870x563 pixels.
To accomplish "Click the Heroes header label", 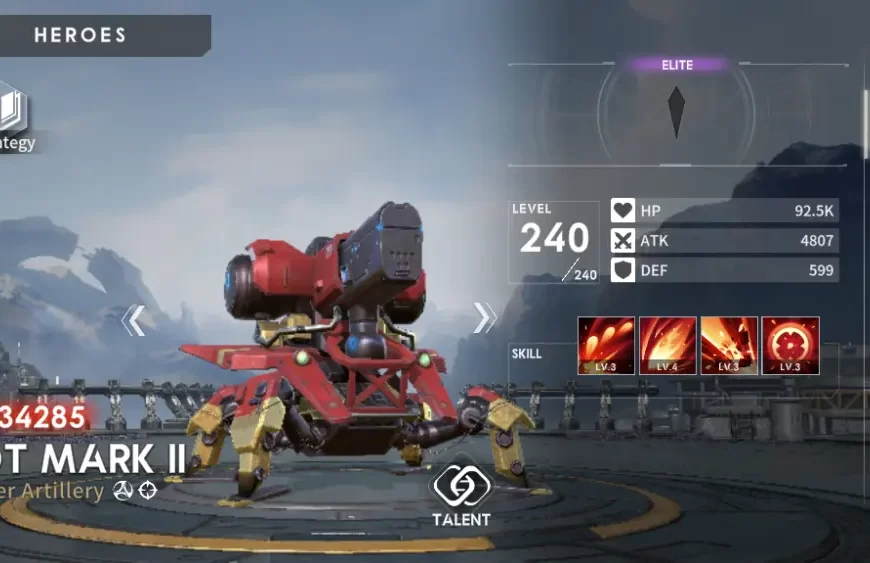I will pos(81,35).
